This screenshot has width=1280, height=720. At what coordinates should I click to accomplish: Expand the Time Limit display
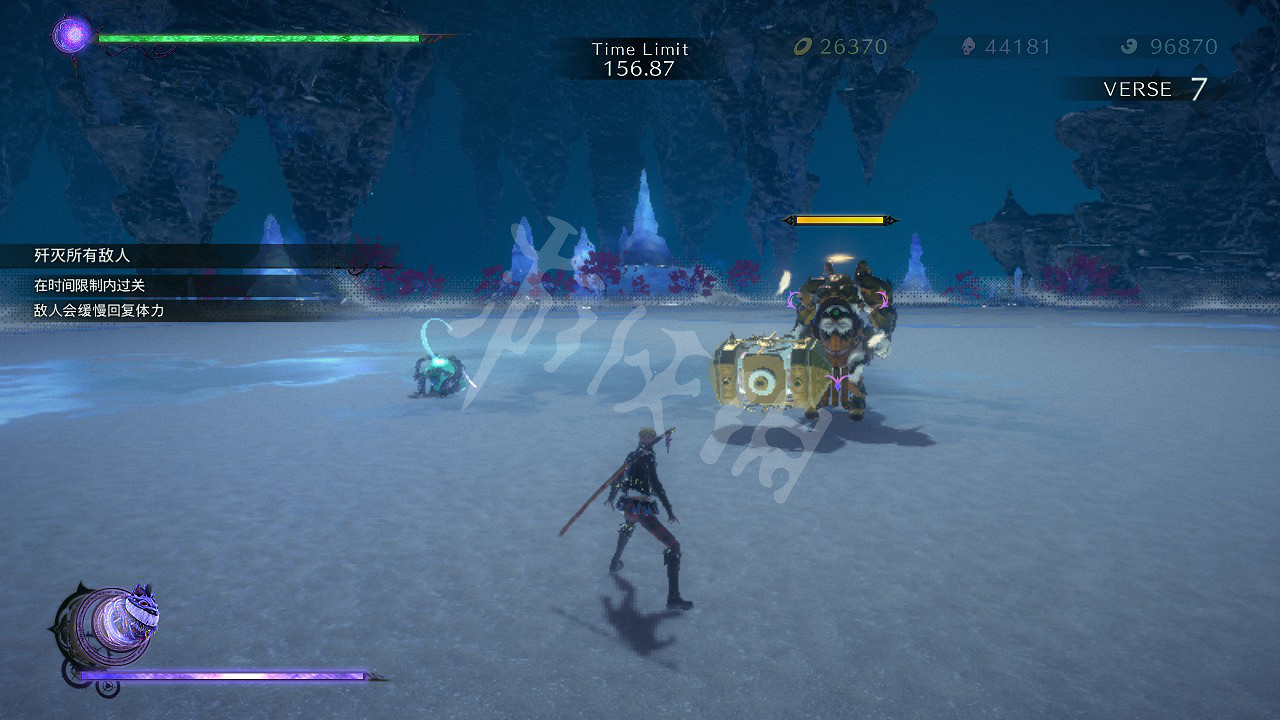coord(640,57)
